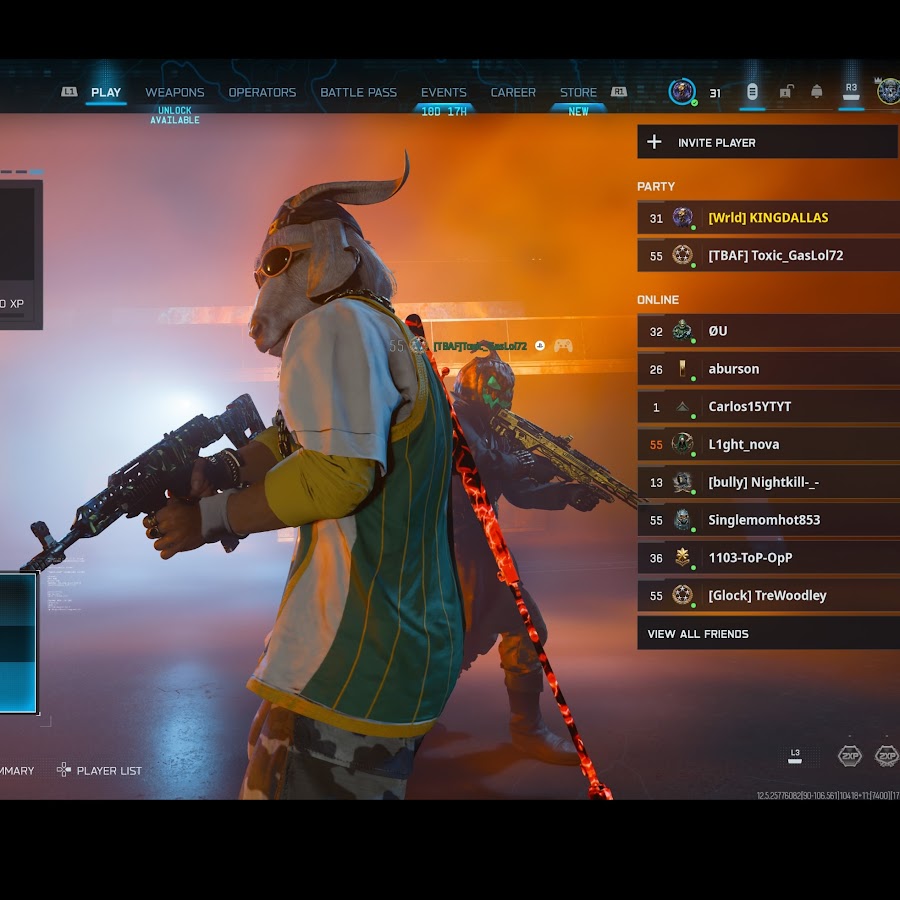Viewport: 900px width, 900px height.
Task: Choose Singlemomhot853 from online friends
Action: (767, 520)
